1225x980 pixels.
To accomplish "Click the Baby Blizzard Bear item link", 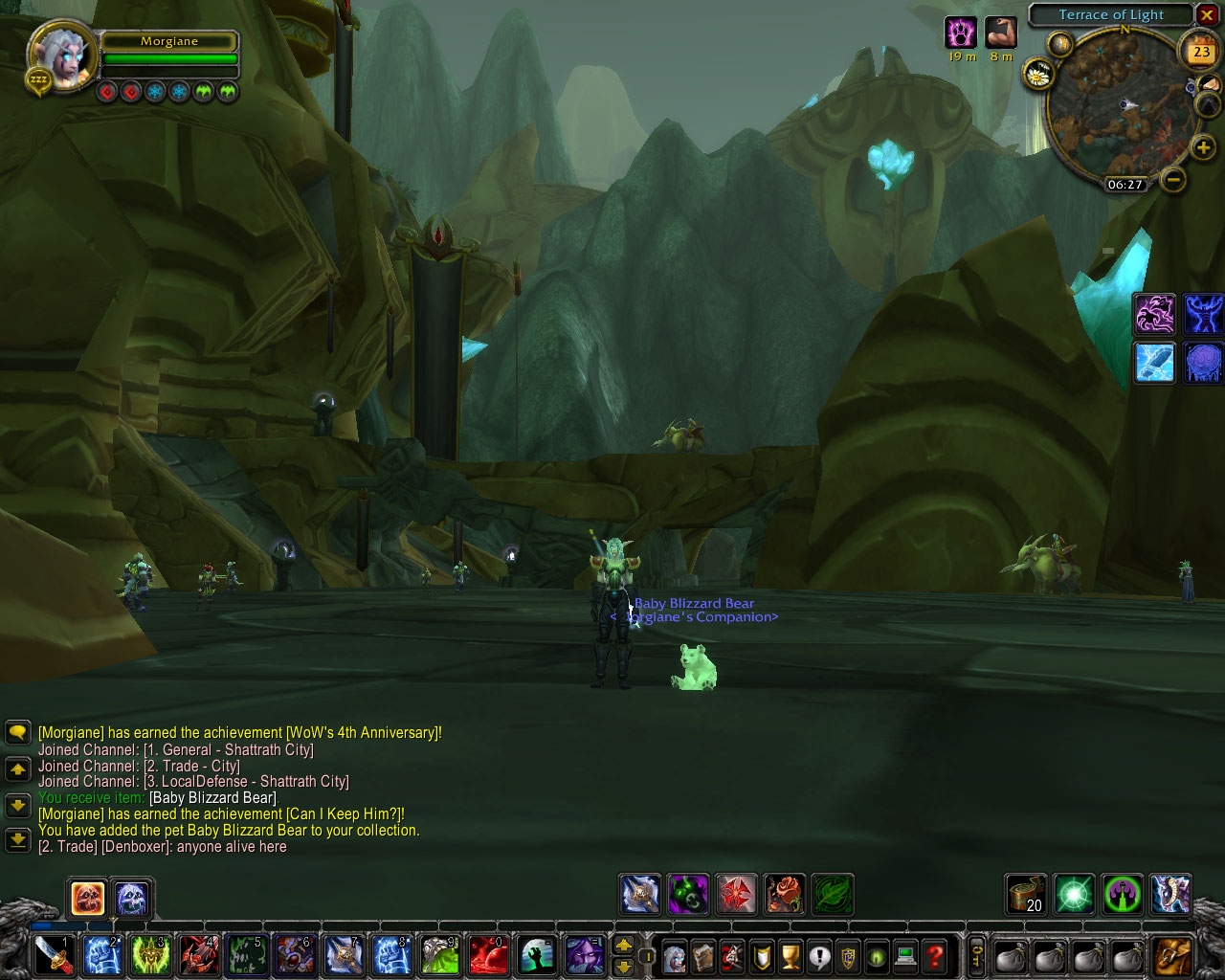I will click(212, 798).
